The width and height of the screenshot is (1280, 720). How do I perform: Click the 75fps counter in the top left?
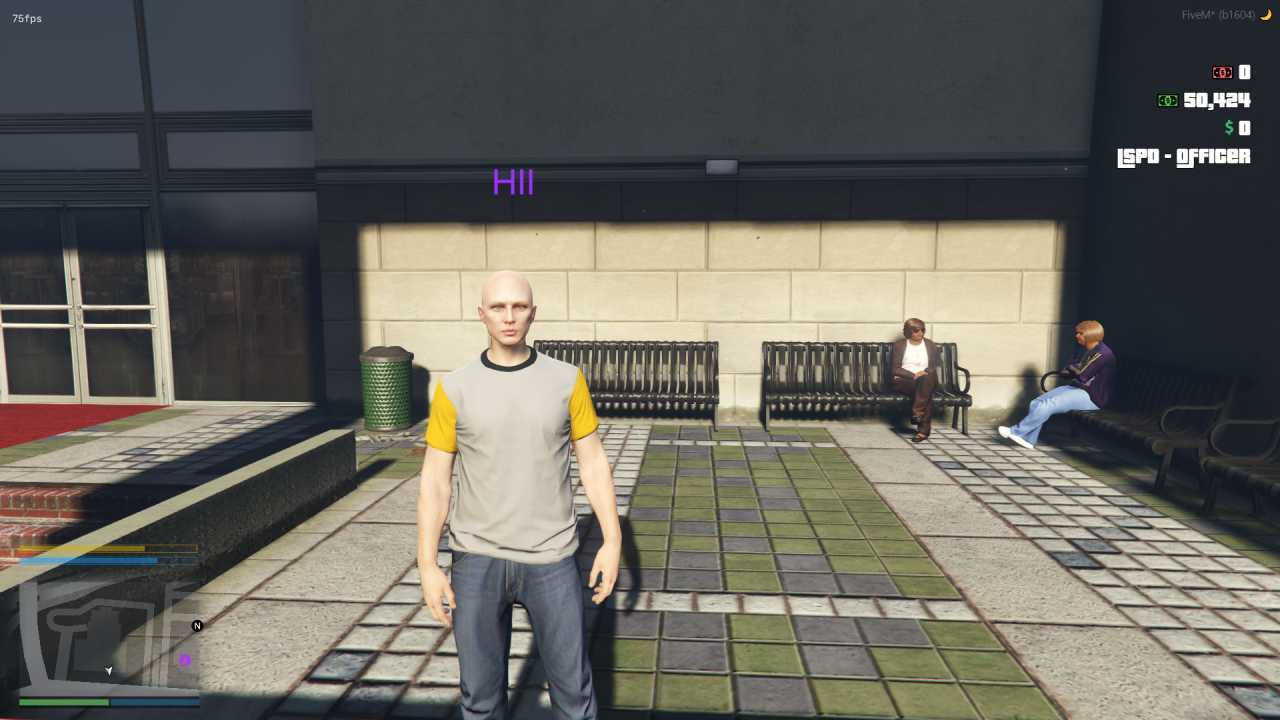click(x=27, y=17)
